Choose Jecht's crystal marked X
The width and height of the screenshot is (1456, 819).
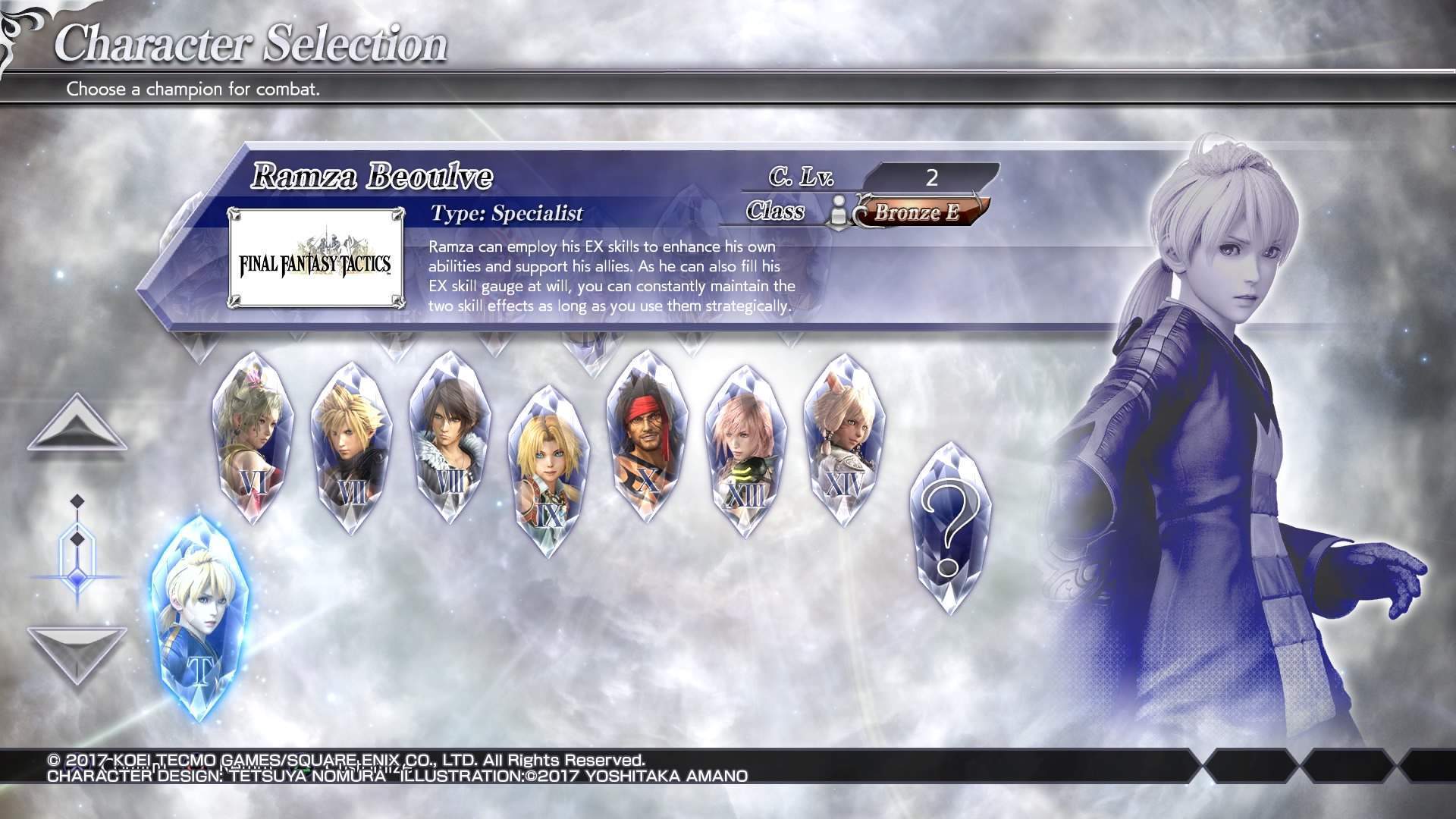647,438
